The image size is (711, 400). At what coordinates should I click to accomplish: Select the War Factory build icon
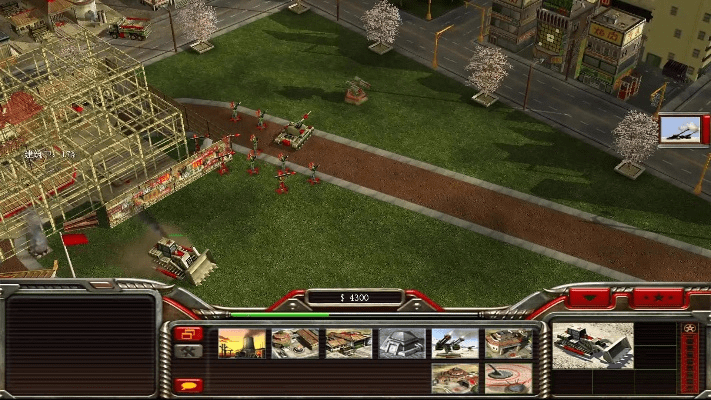point(509,343)
